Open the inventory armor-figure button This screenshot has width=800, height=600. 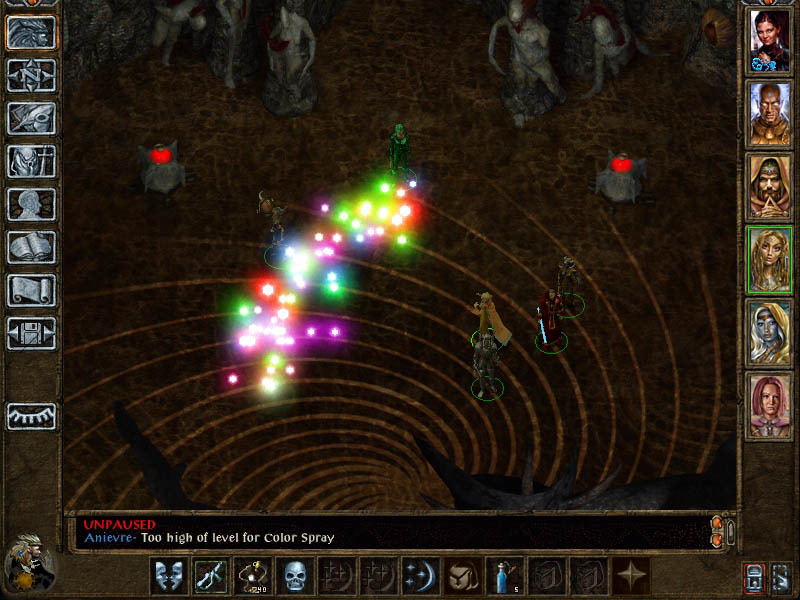pos(31,161)
